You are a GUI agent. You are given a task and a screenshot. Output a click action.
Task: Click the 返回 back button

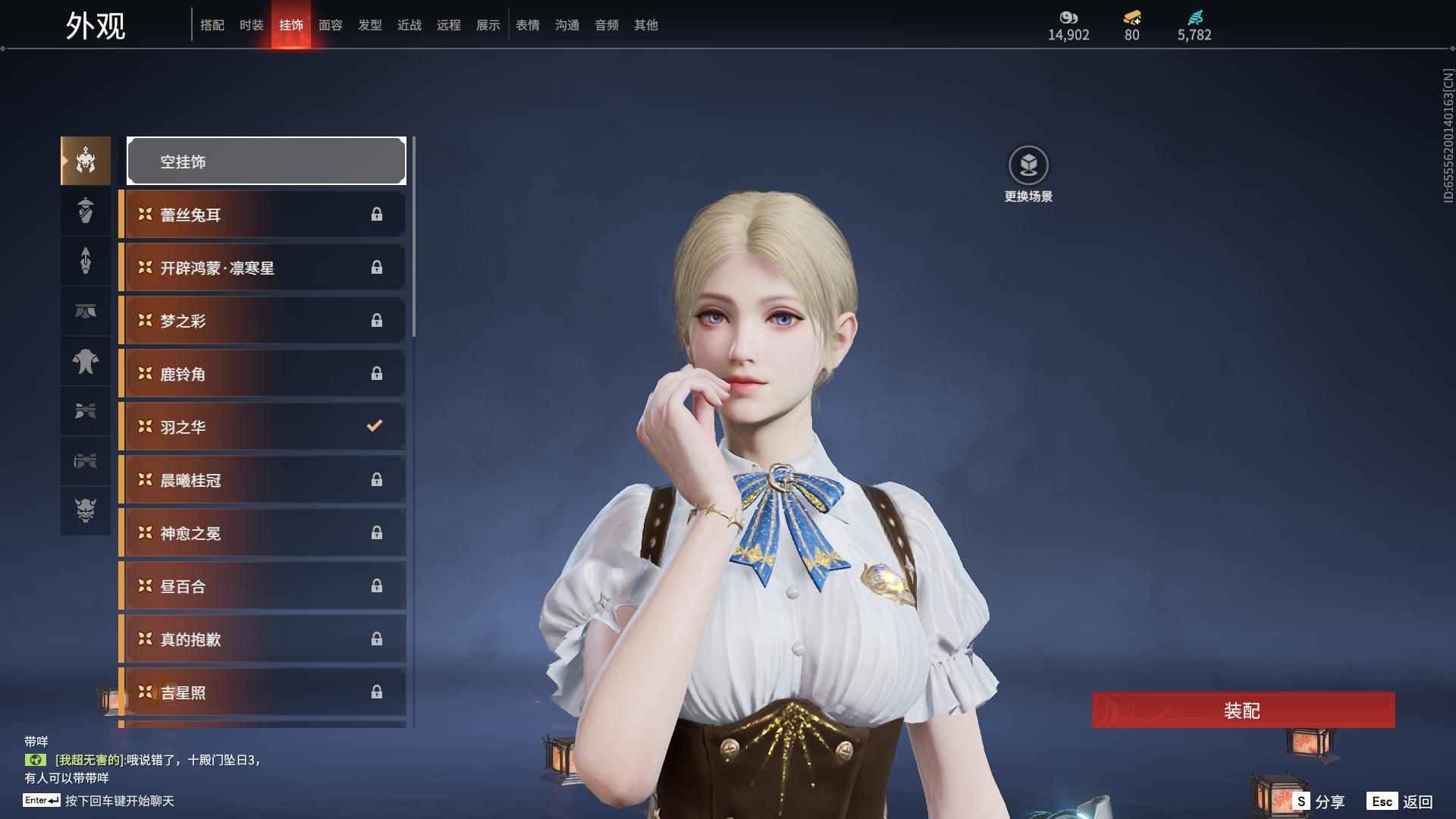[1400, 802]
